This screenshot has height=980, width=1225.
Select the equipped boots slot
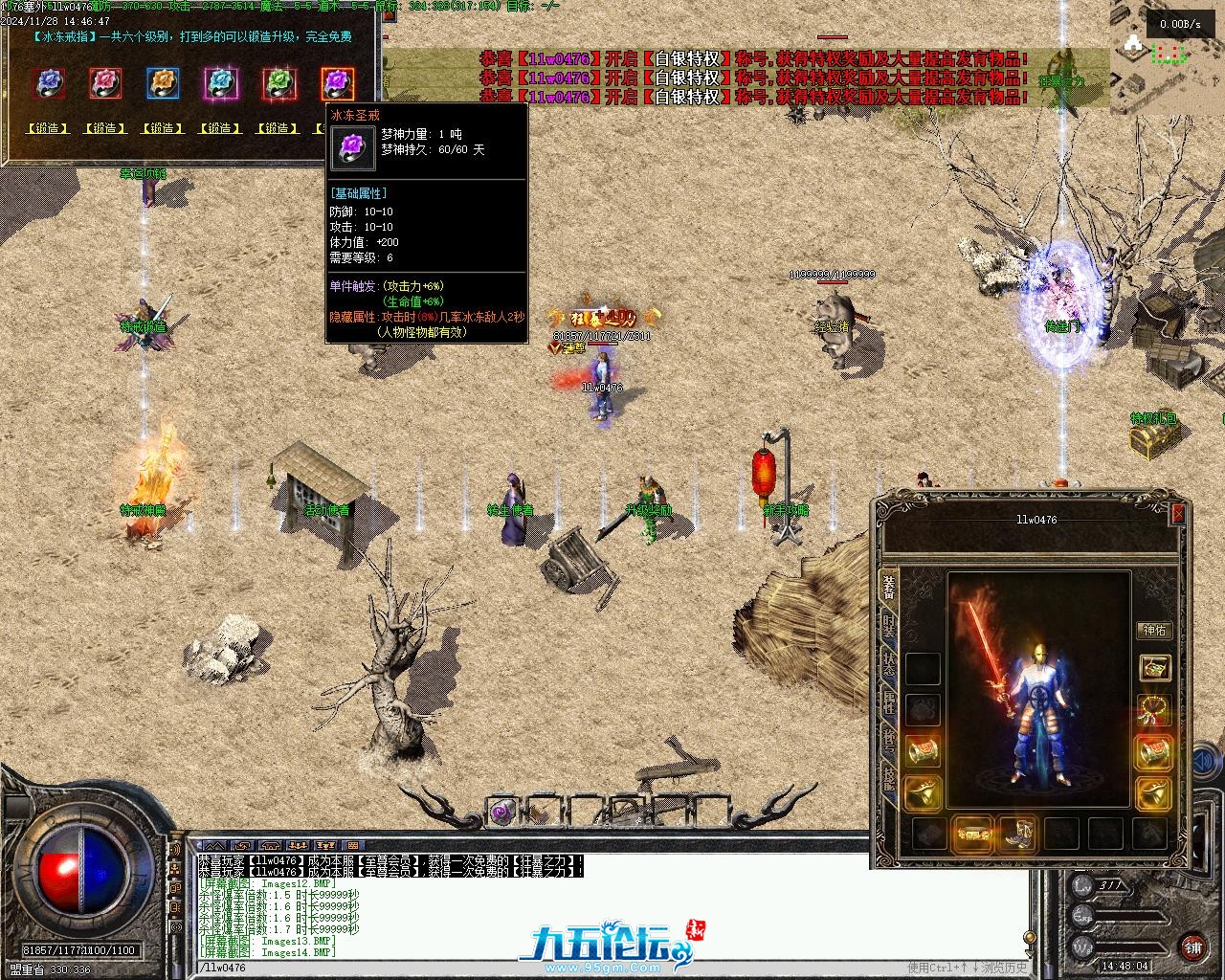coord(1017,835)
